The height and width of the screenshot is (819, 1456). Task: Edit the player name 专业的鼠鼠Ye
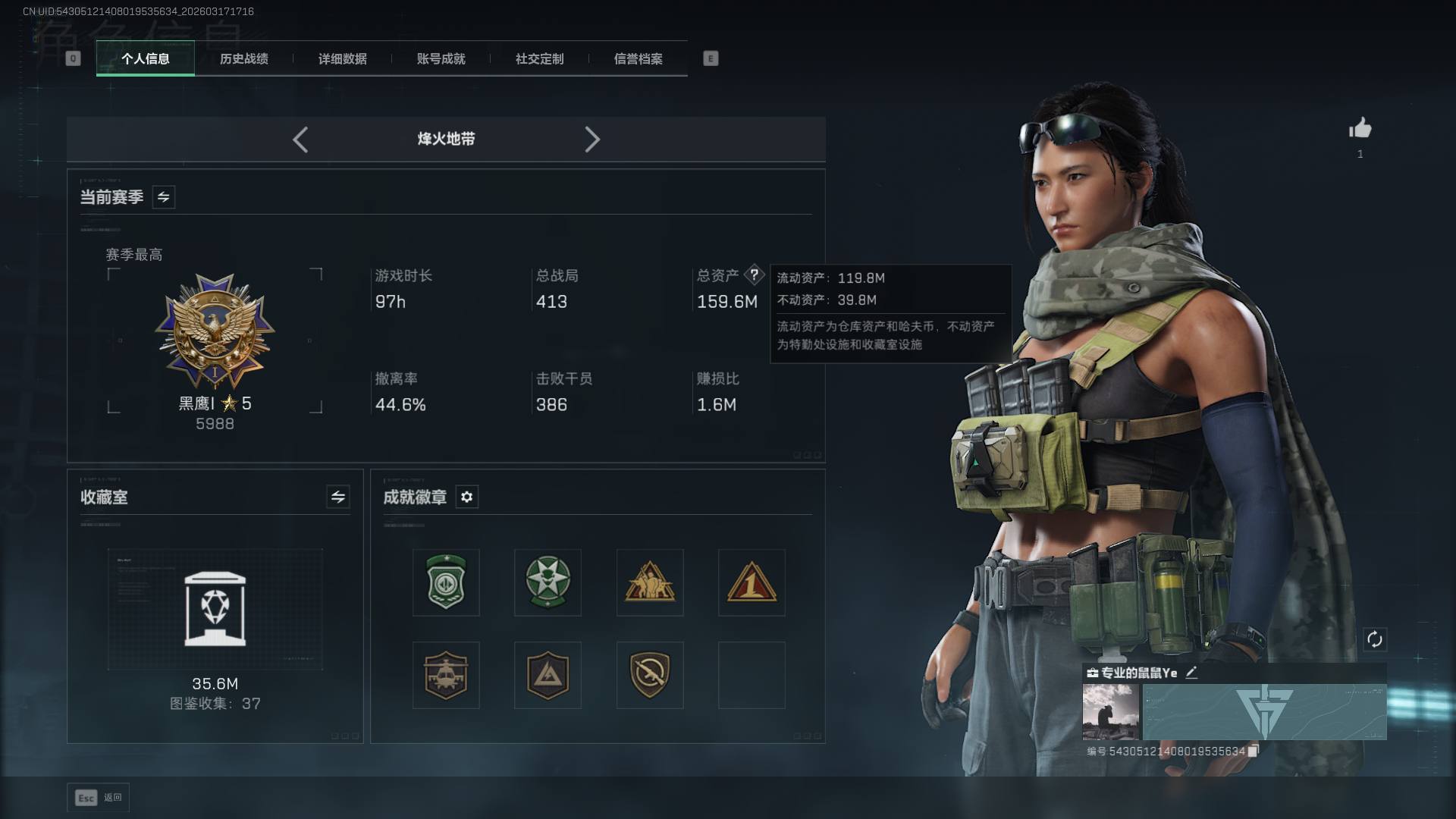[1191, 673]
